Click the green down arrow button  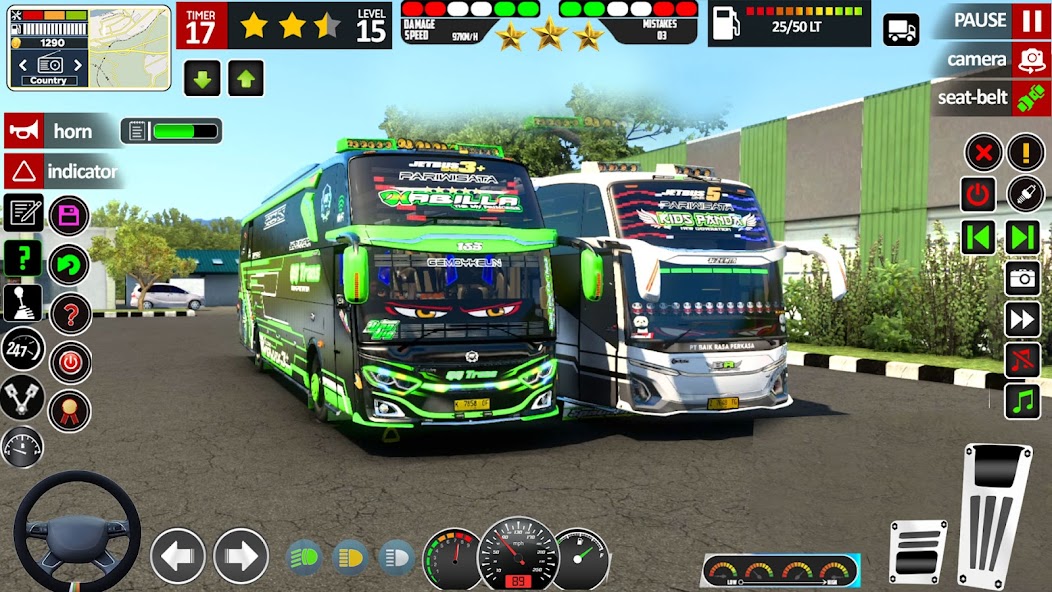pyautogui.click(x=202, y=78)
